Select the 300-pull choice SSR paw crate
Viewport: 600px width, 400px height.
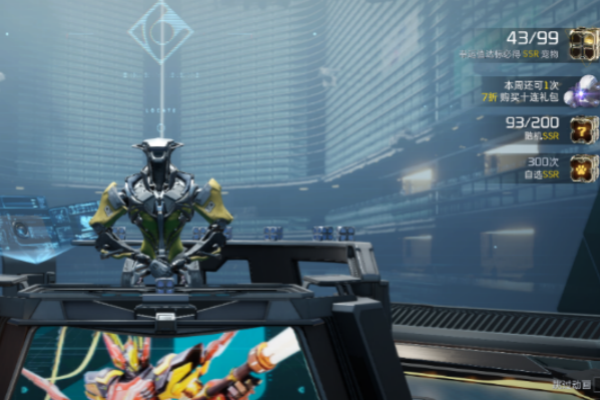583,167
